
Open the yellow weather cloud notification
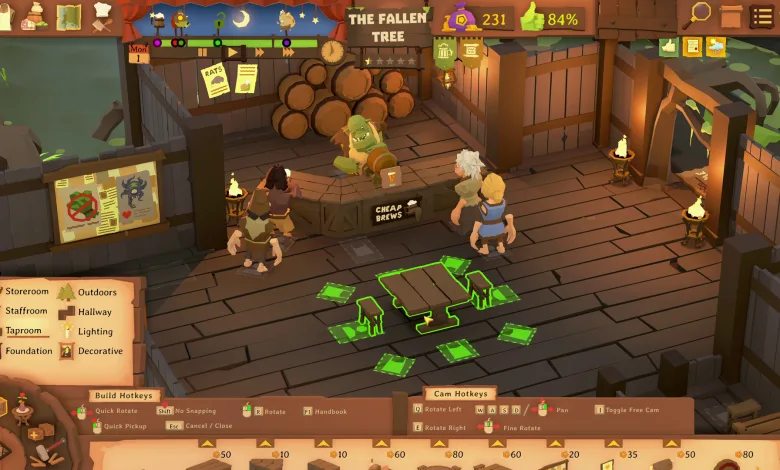click(716, 46)
